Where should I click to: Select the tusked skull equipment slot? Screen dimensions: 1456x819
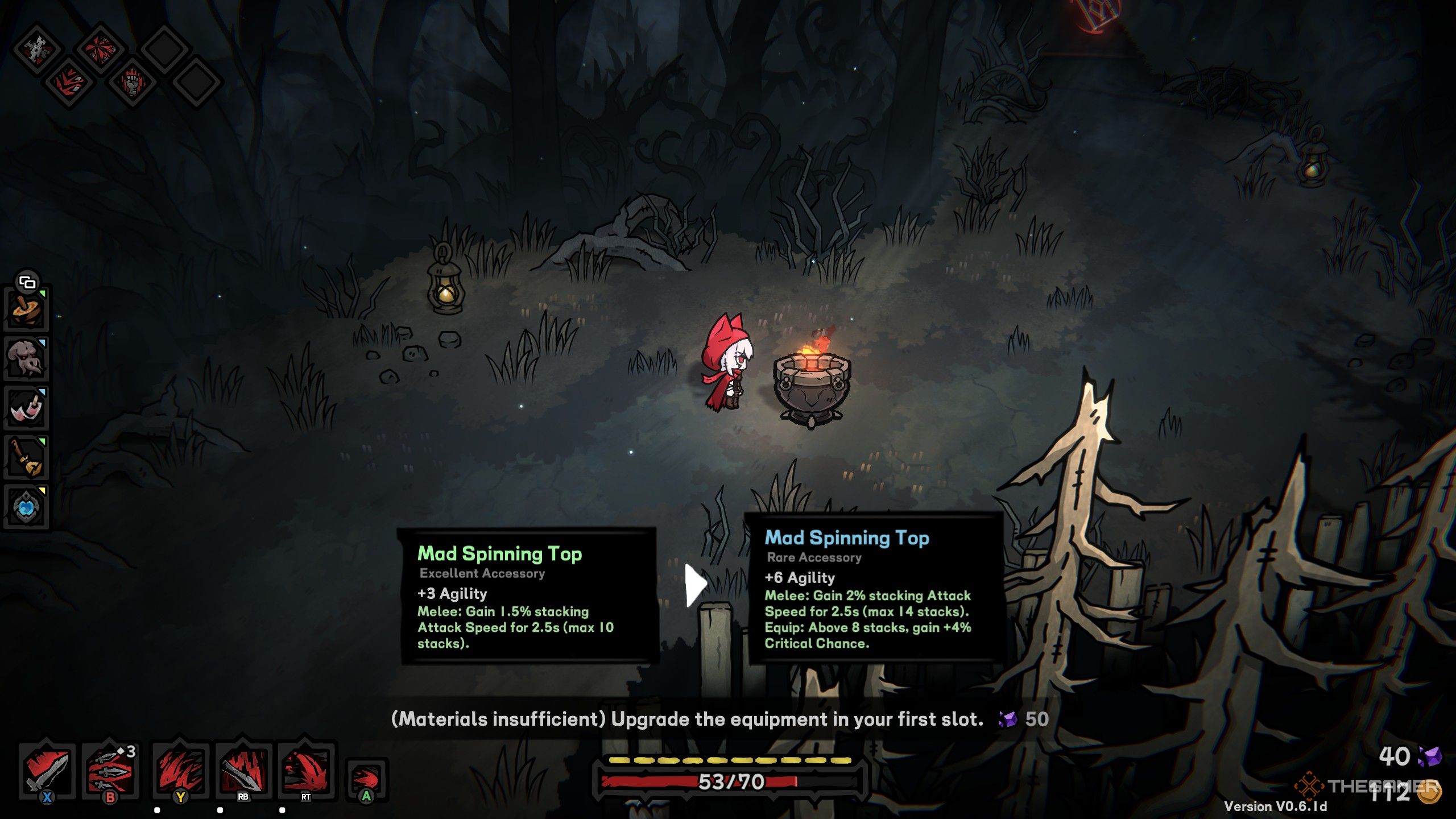point(26,359)
